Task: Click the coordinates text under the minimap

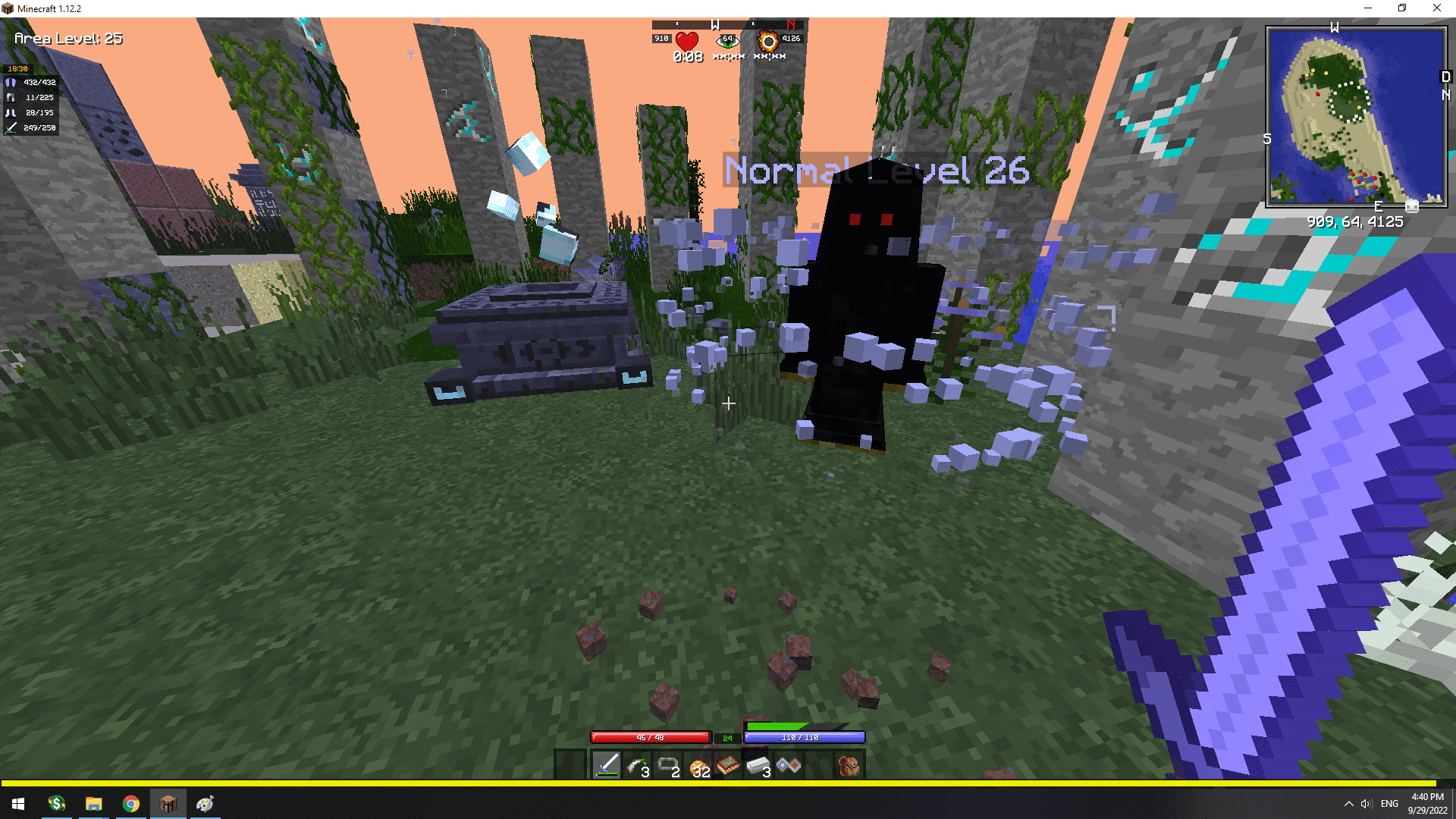Action: (1354, 222)
